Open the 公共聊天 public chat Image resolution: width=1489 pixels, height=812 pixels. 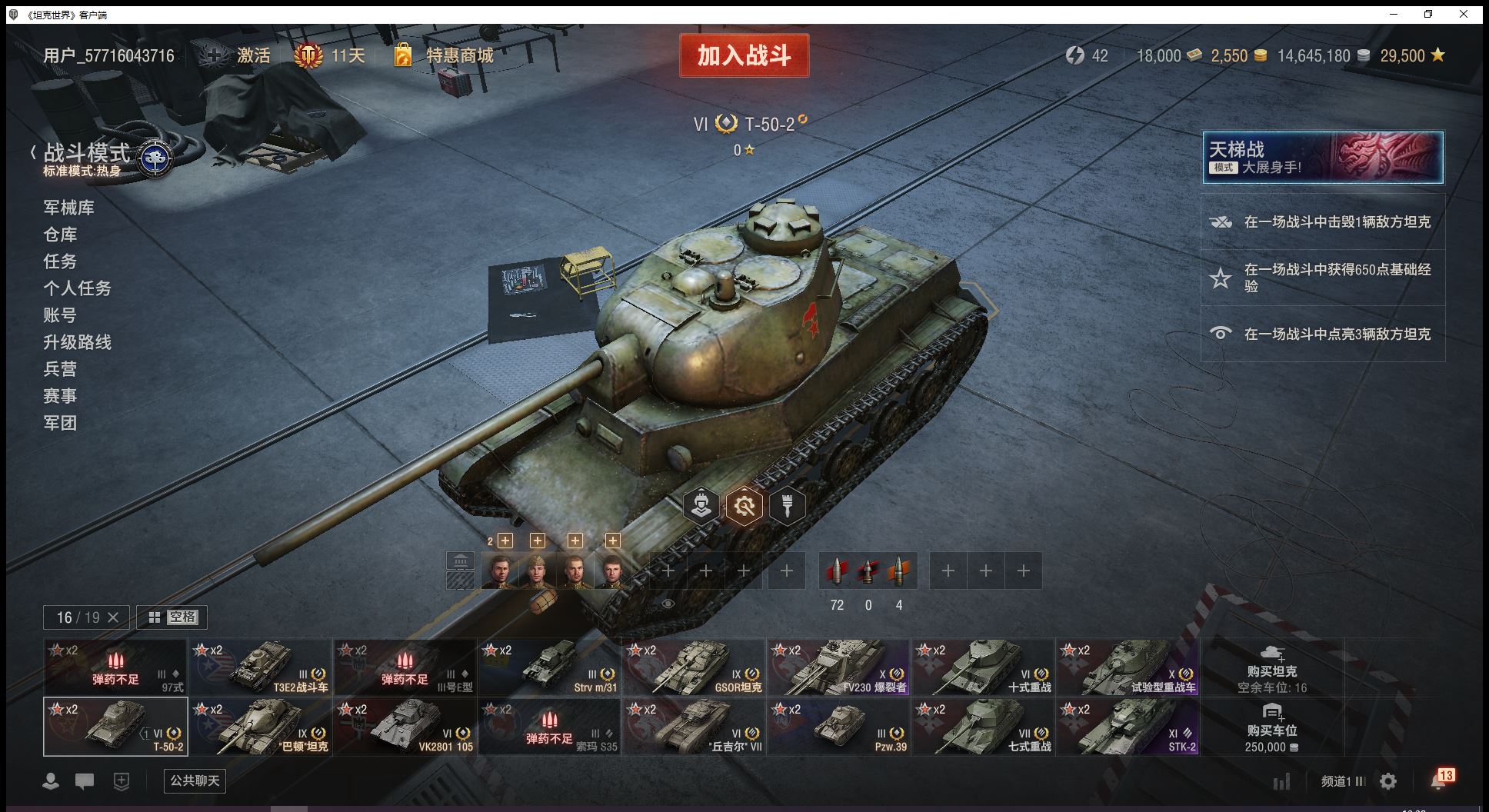pyautogui.click(x=195, y=781)
